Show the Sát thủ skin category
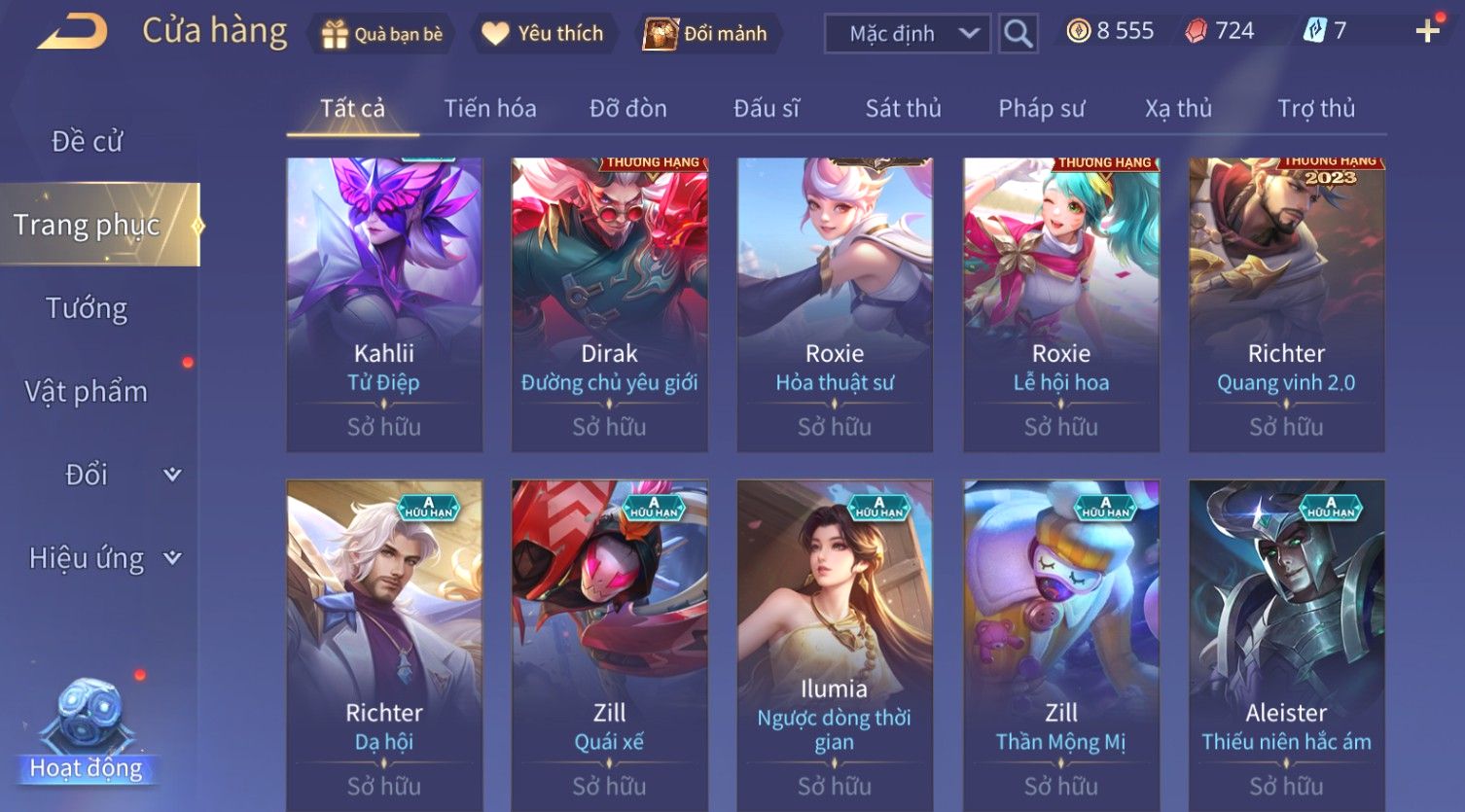The image size is (1465, 812). [903, 108]
